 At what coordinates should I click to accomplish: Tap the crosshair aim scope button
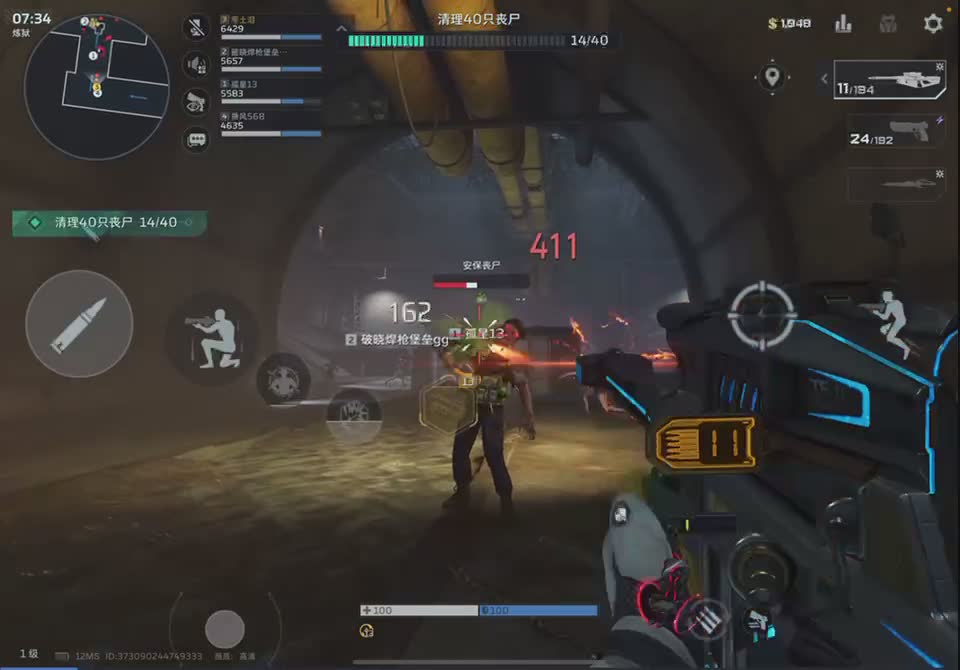tap(762, 316)
